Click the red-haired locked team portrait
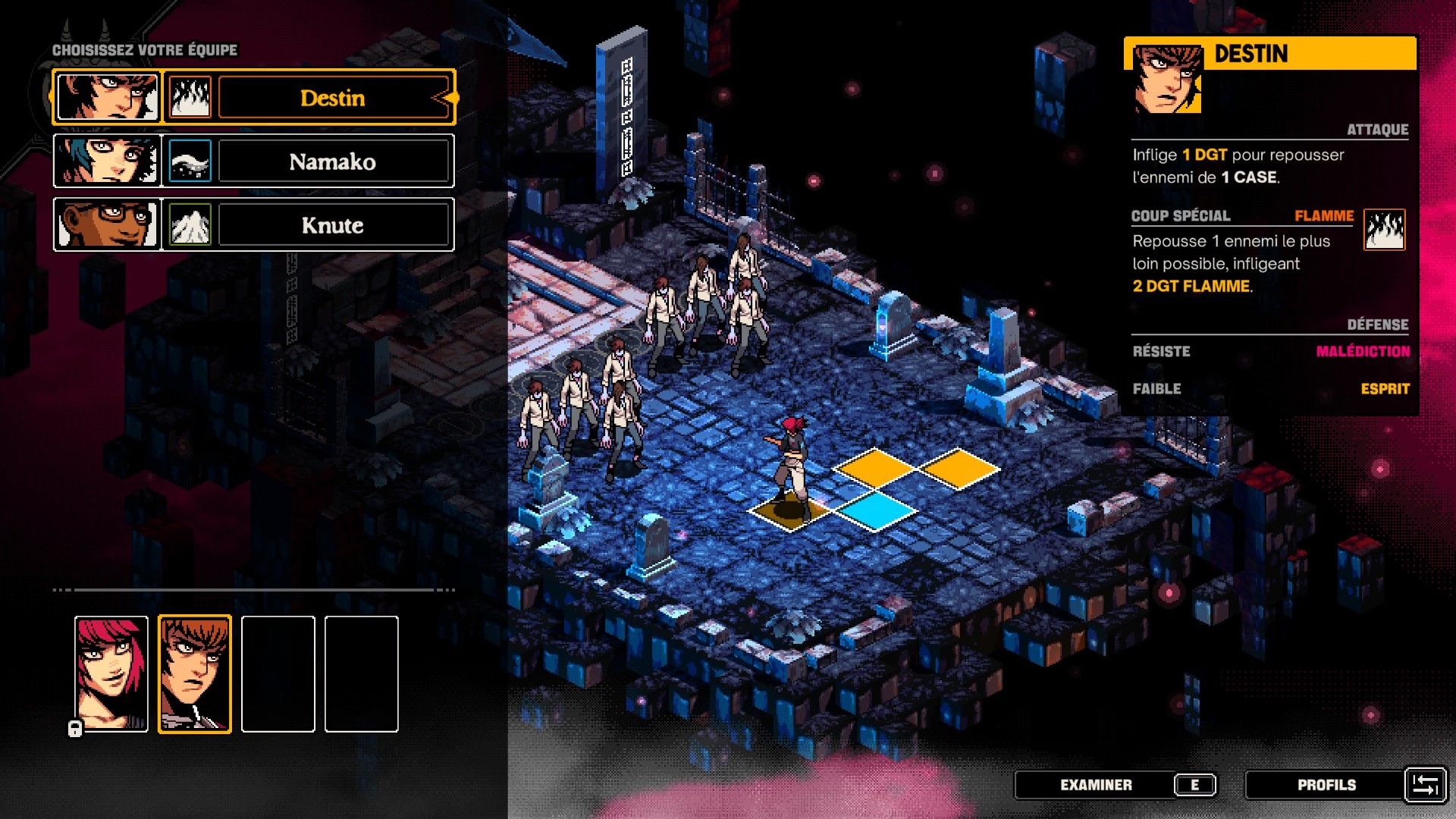1456x819 pixels. [x=111, y=673]
